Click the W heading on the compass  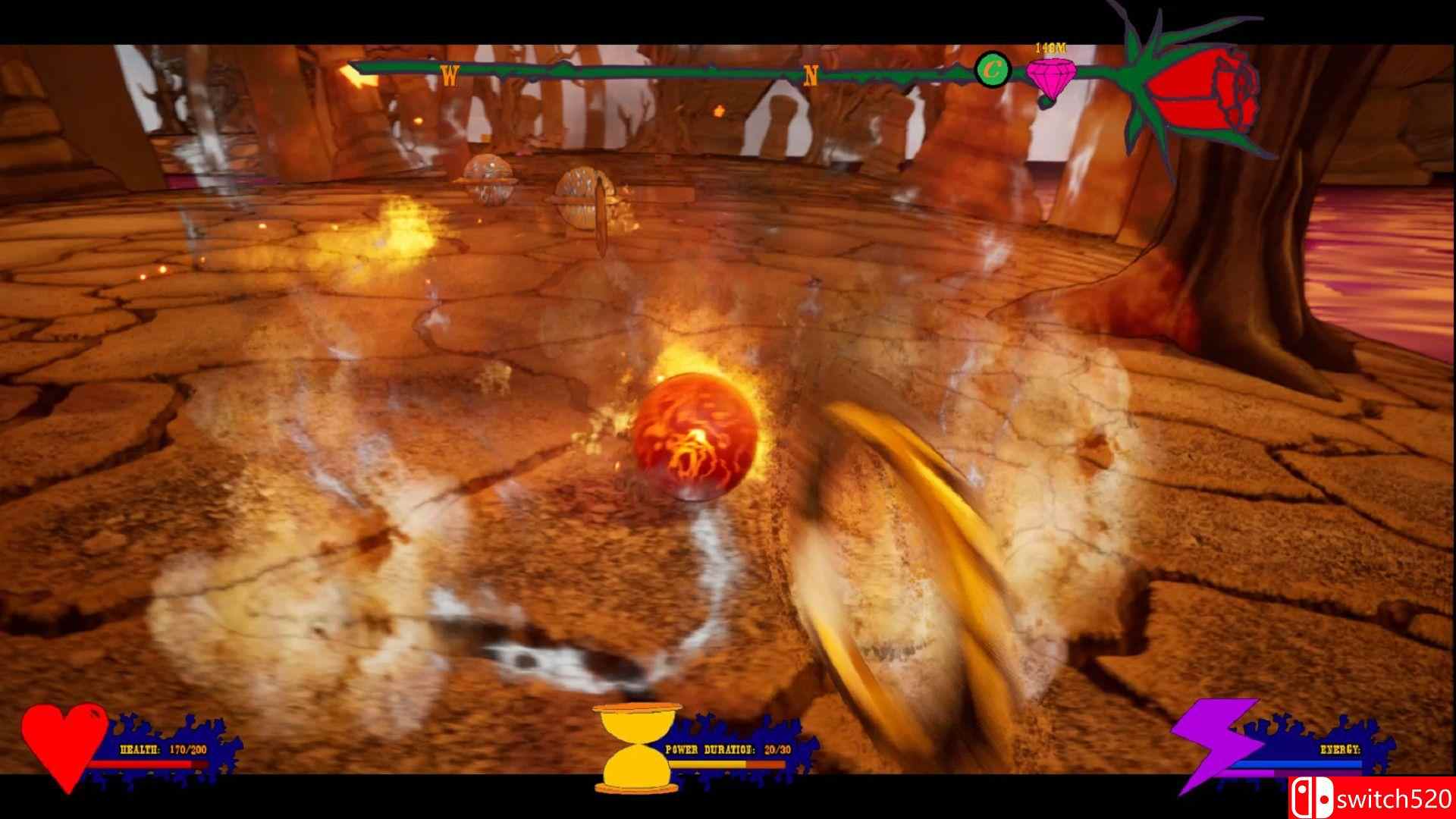coord(450,75)
